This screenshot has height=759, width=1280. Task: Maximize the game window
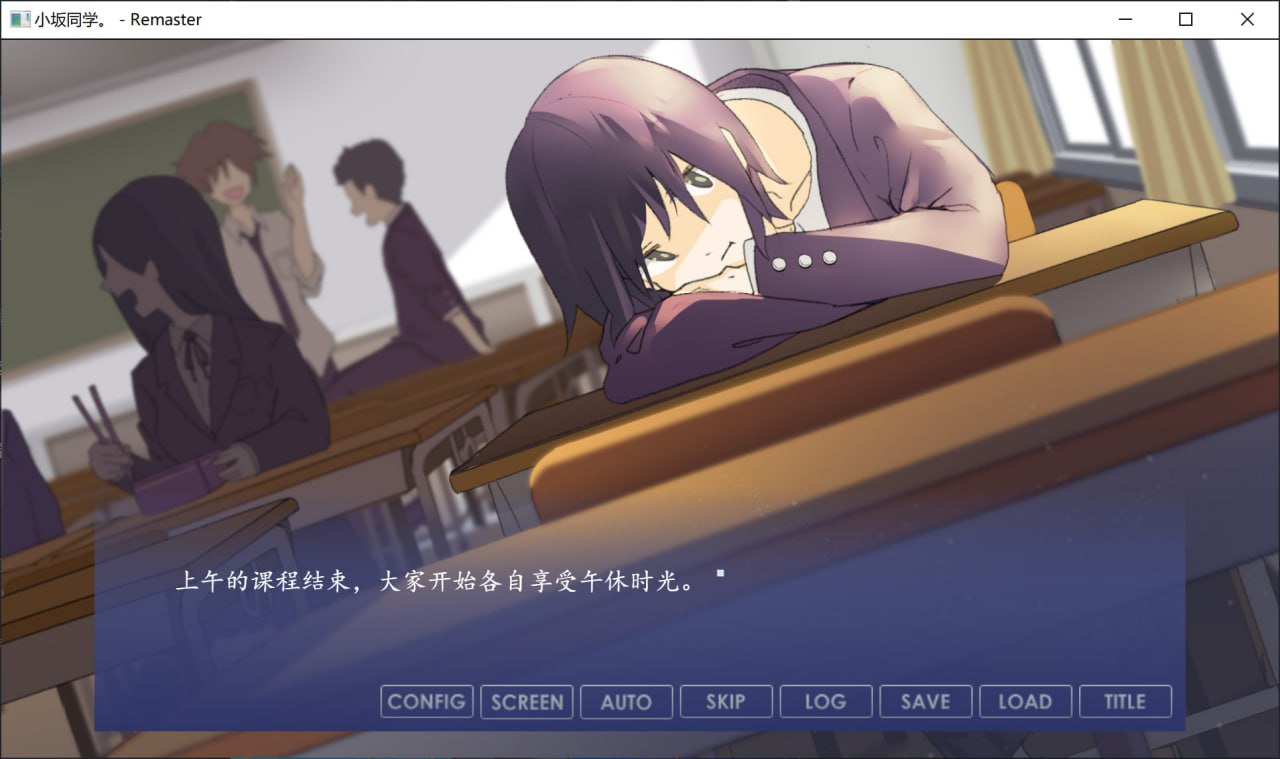(x=1186, y=19)
